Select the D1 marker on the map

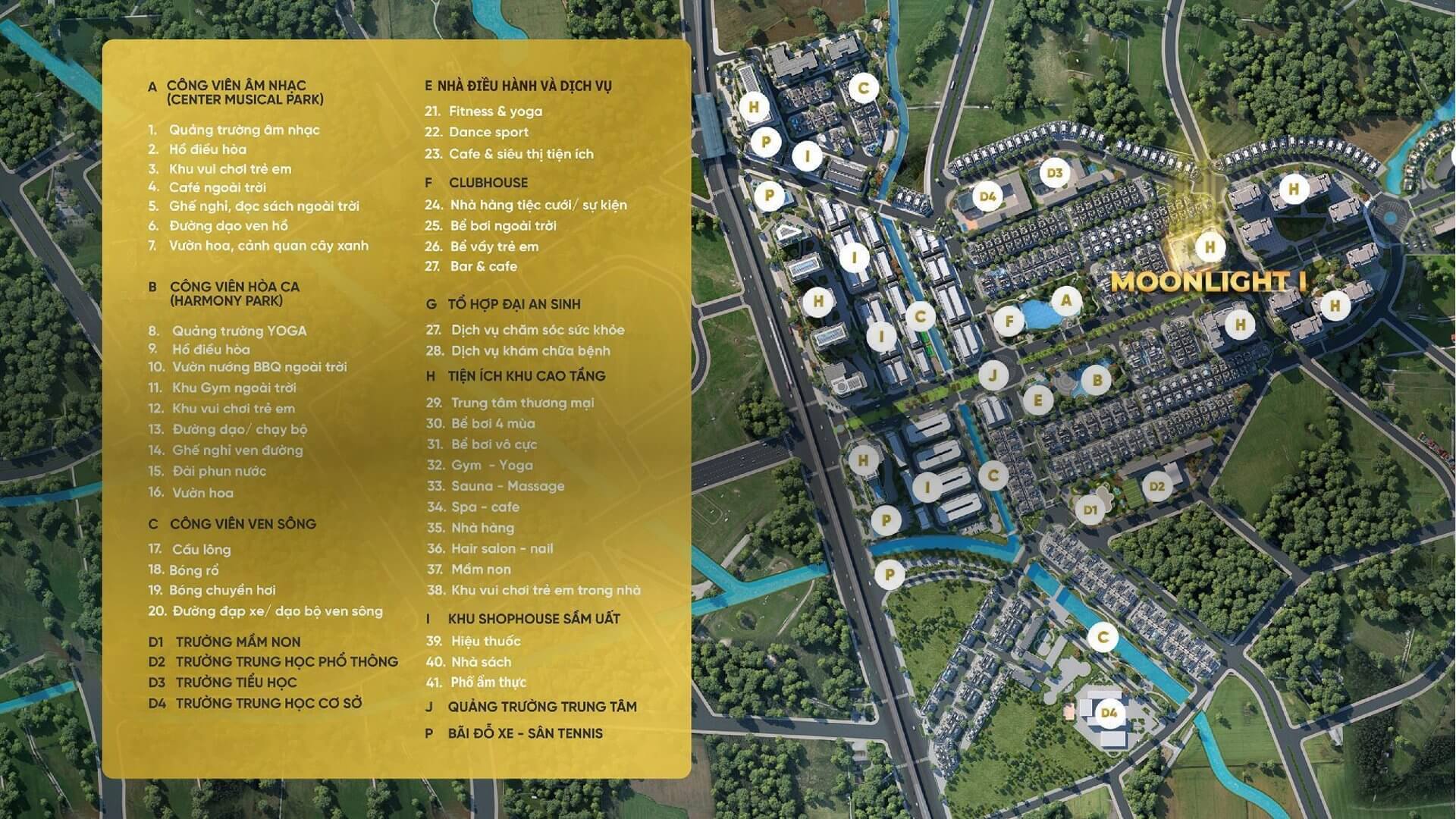(1090, 510)
